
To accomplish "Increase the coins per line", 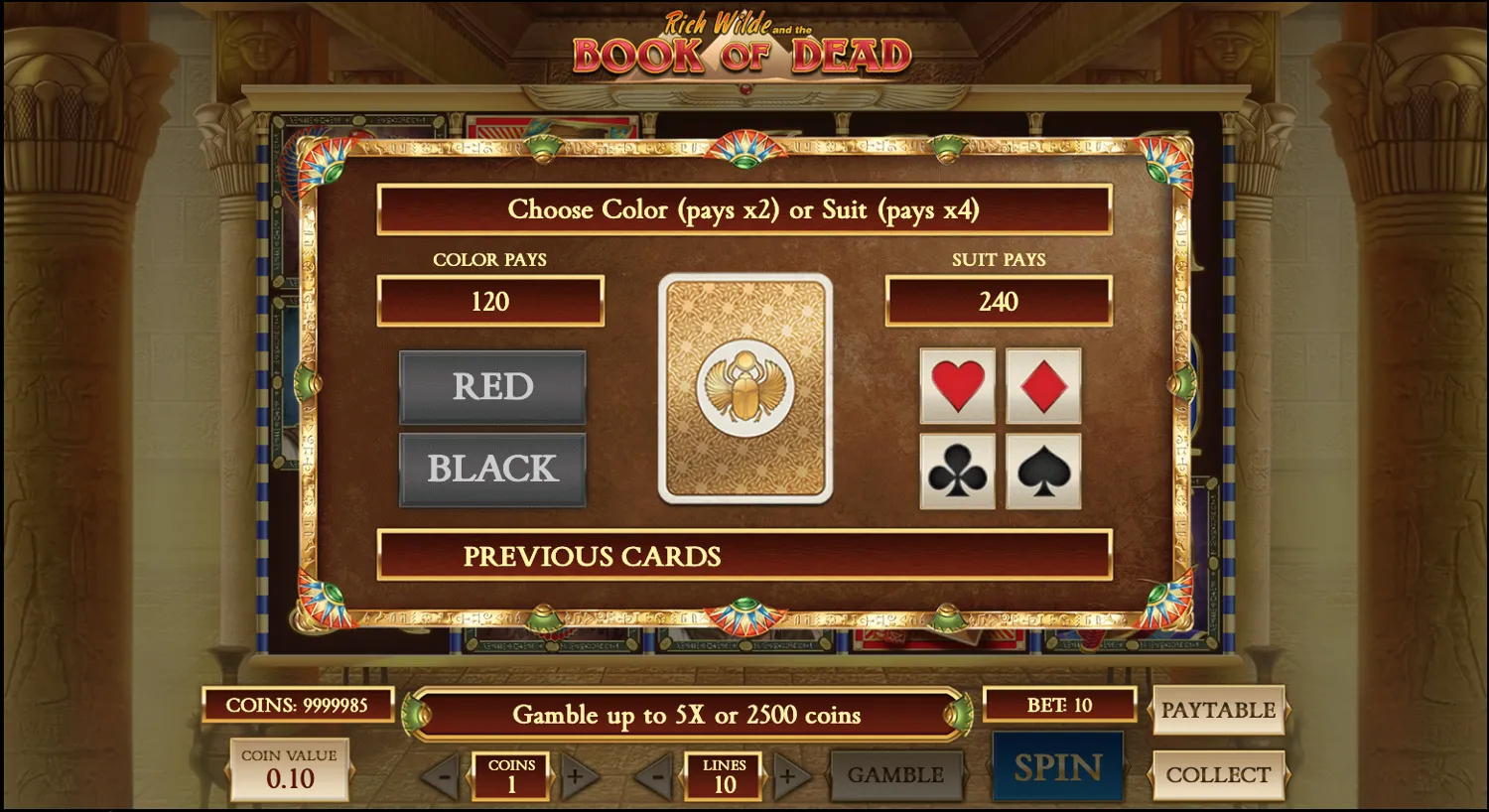I will [x=576, y=776].
